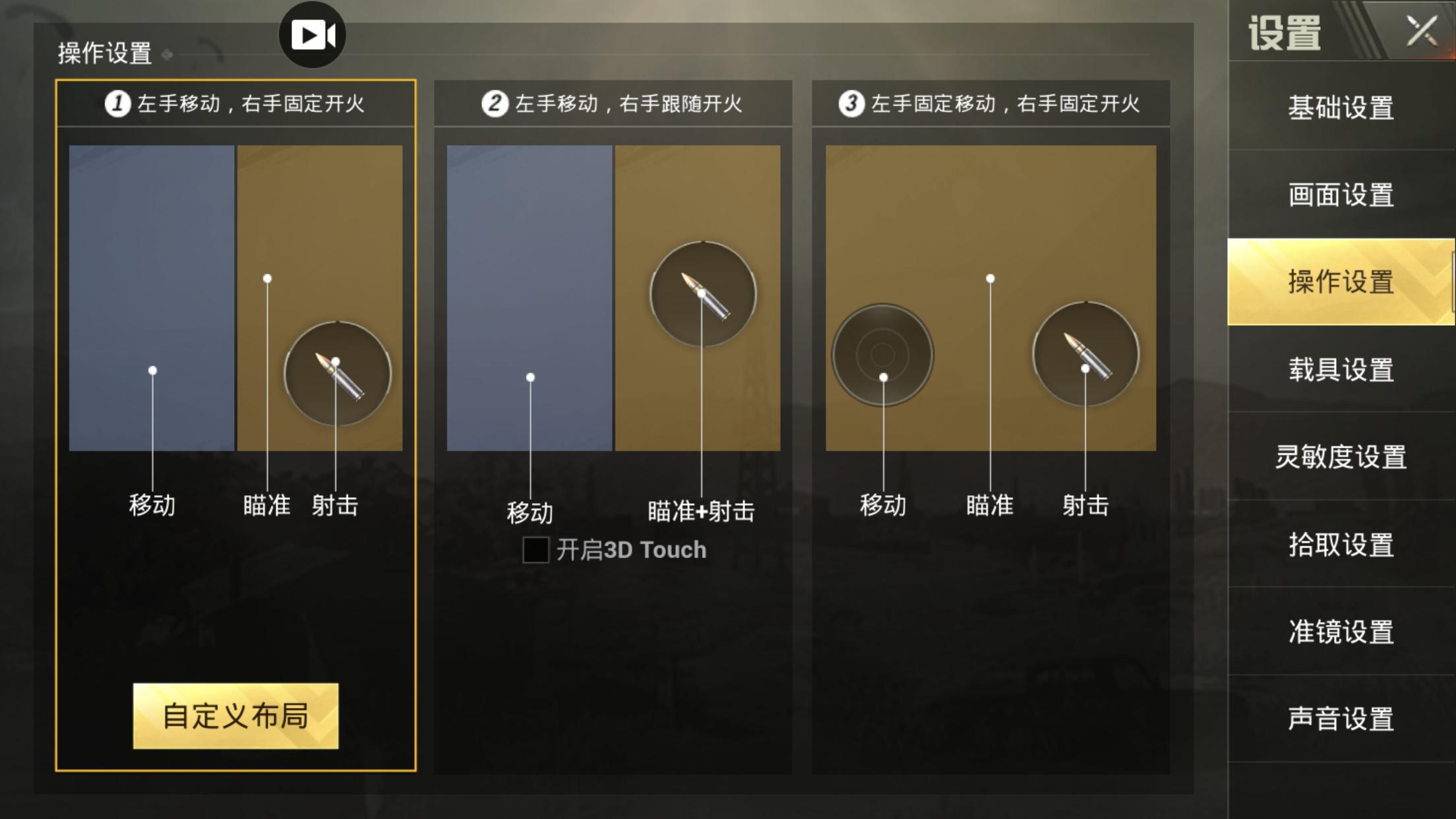Click the blue movement area in layout 1
The image size is (1456, 819).
(153, 297)
